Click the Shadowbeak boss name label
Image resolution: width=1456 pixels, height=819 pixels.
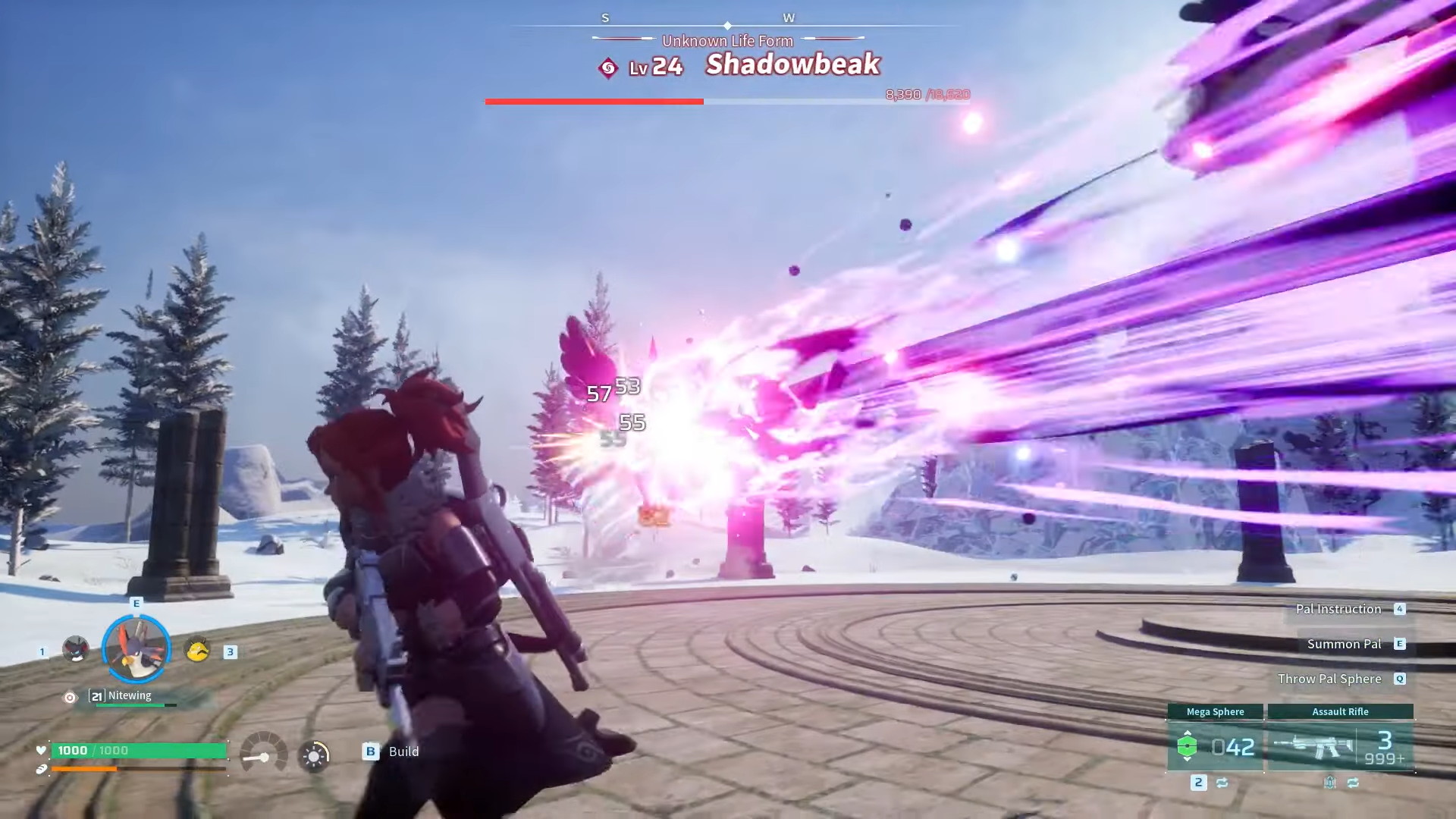click(792, 65)
